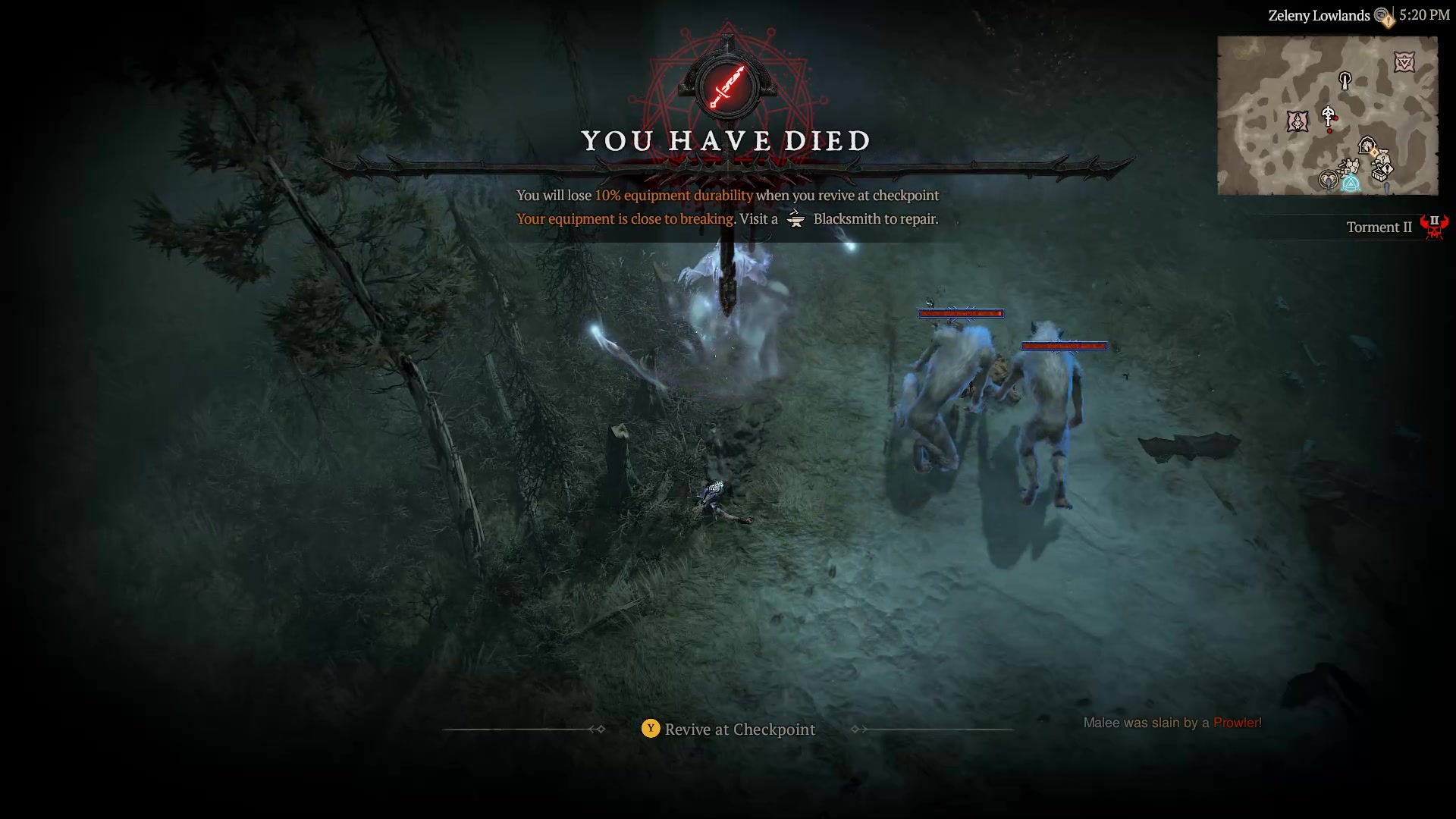Image resolution: width=1456 pixels, height=819 pixels.
Task: Click the dungeon gate icon top-right of minimap
Action: (1405, 61)
